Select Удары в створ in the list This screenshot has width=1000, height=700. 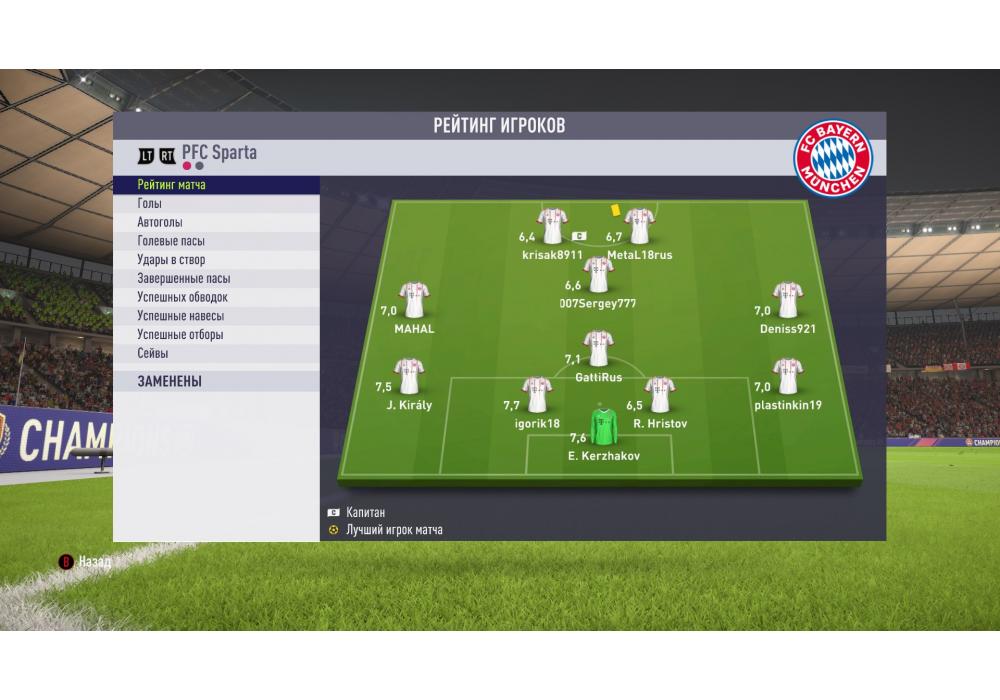pyautogui.click(x=216, y=260)
